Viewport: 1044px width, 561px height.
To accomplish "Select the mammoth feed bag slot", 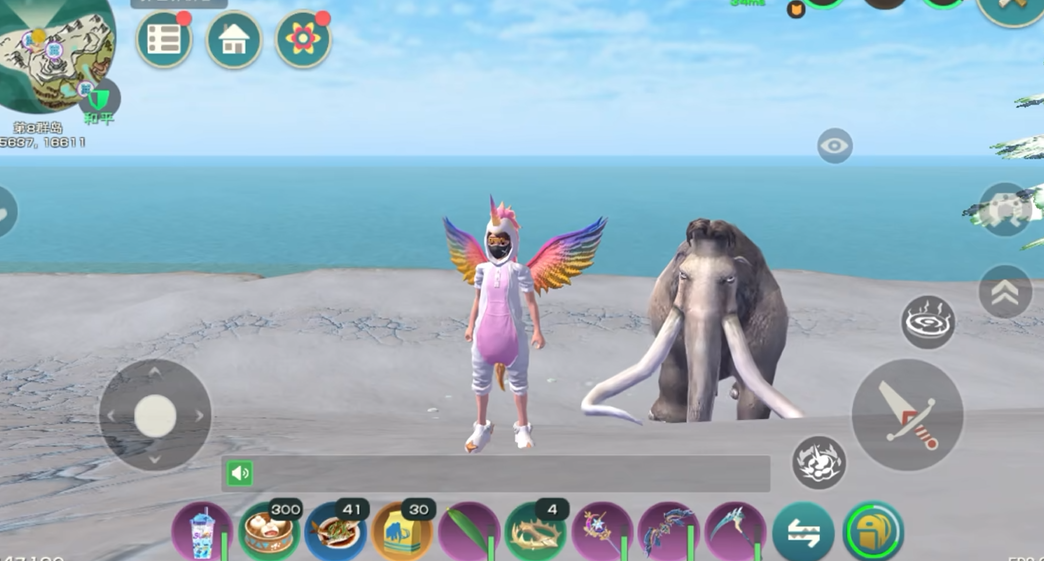I will pos(402,531).
